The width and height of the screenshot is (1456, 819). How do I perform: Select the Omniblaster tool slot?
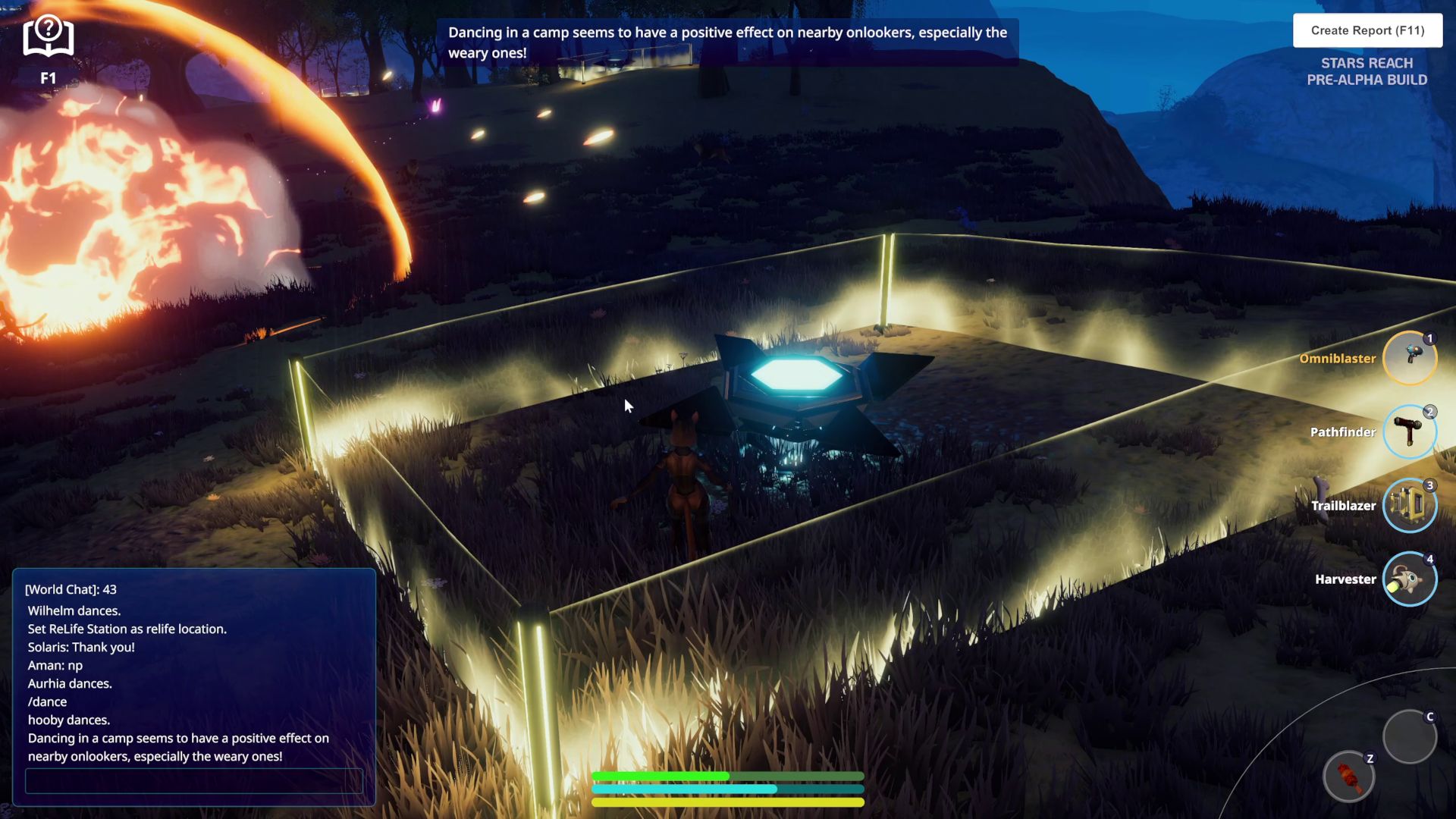pos(1409,358)
